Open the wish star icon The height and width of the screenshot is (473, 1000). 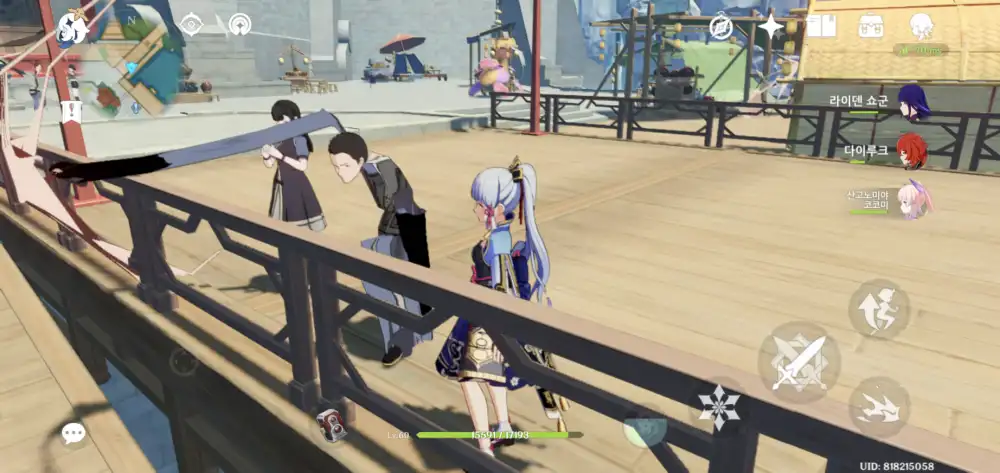click(771, 27)
